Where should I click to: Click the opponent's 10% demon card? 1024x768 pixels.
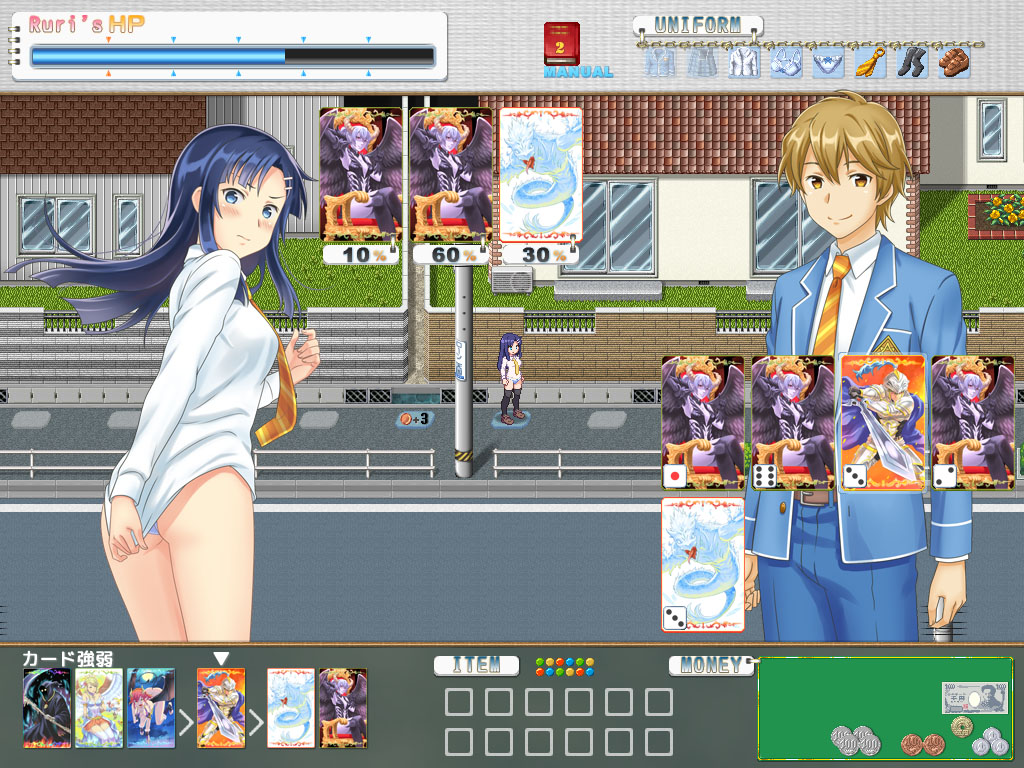tap(360, 175)
